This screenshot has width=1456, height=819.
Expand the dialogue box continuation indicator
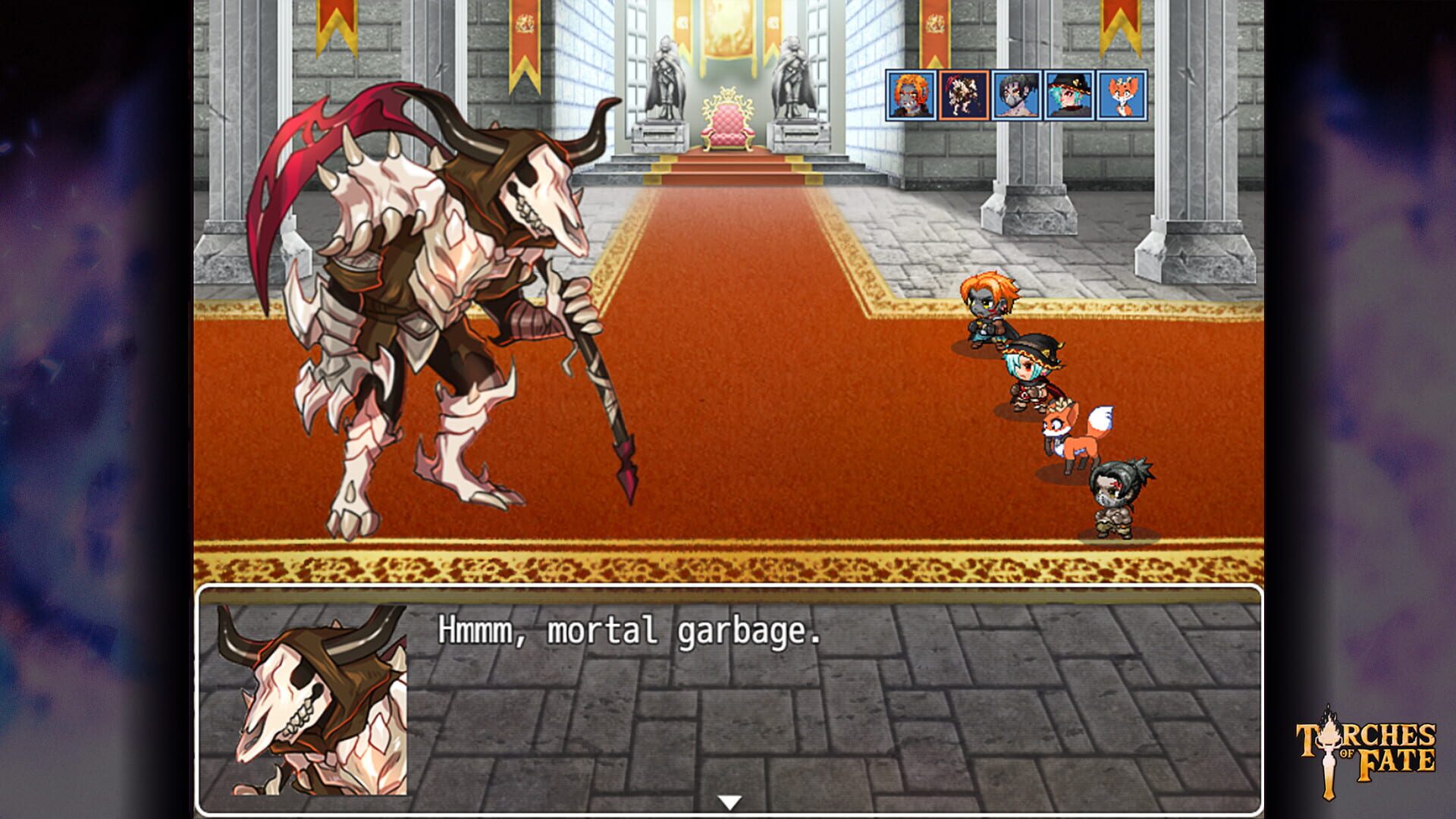pos(730,799)
